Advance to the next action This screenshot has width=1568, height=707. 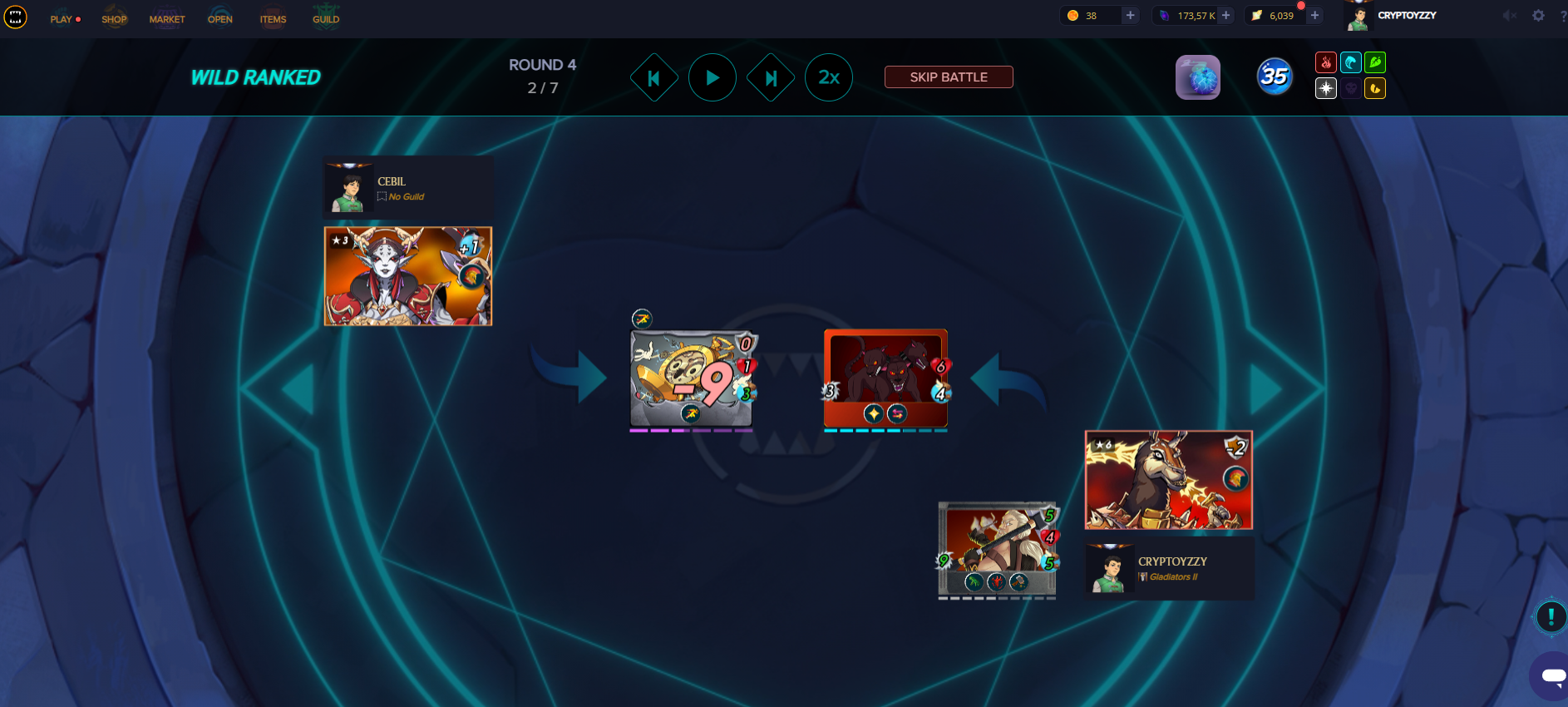(x=771, y=77)
